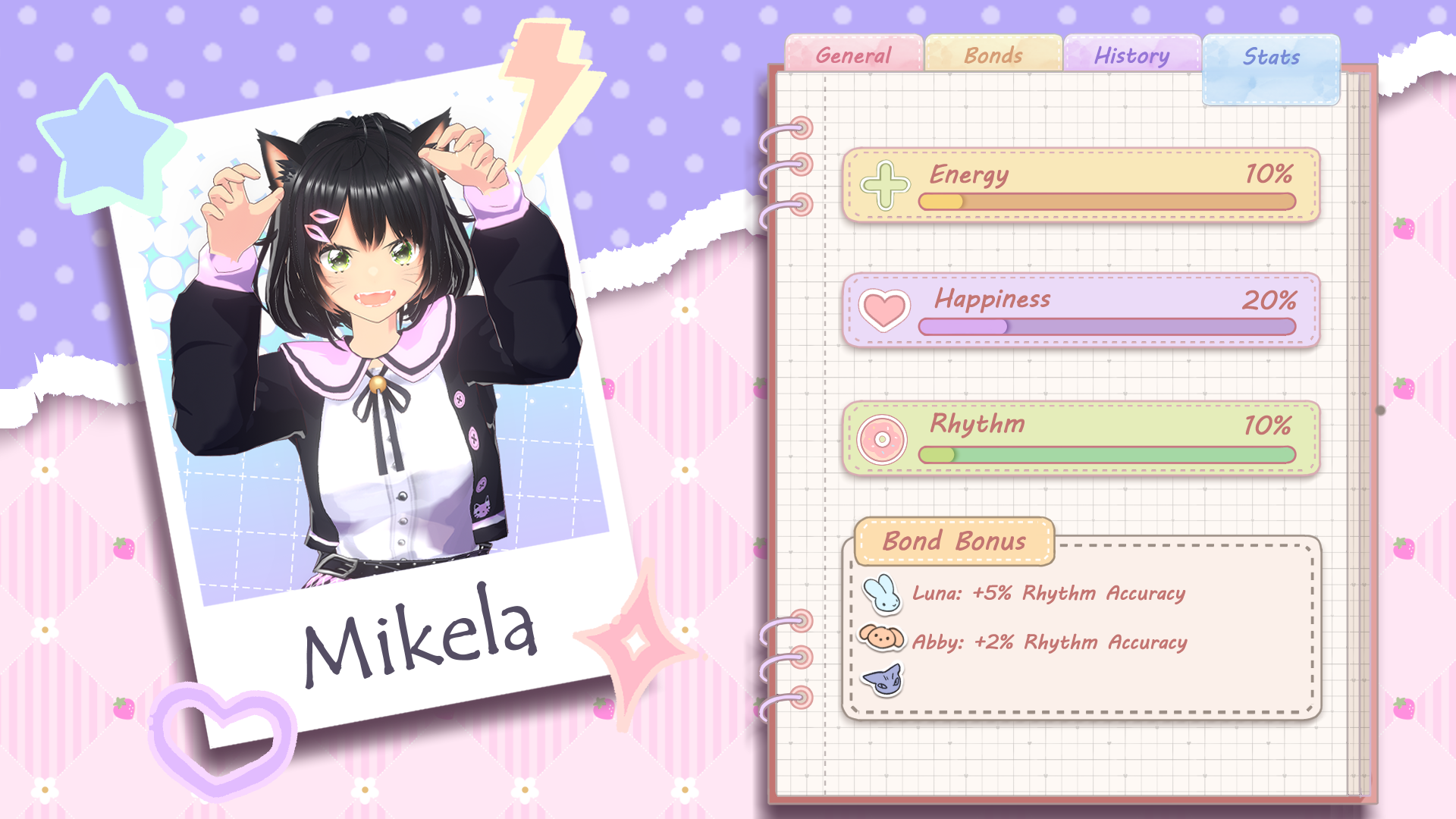Switch to the History tab

(1131, 55)
